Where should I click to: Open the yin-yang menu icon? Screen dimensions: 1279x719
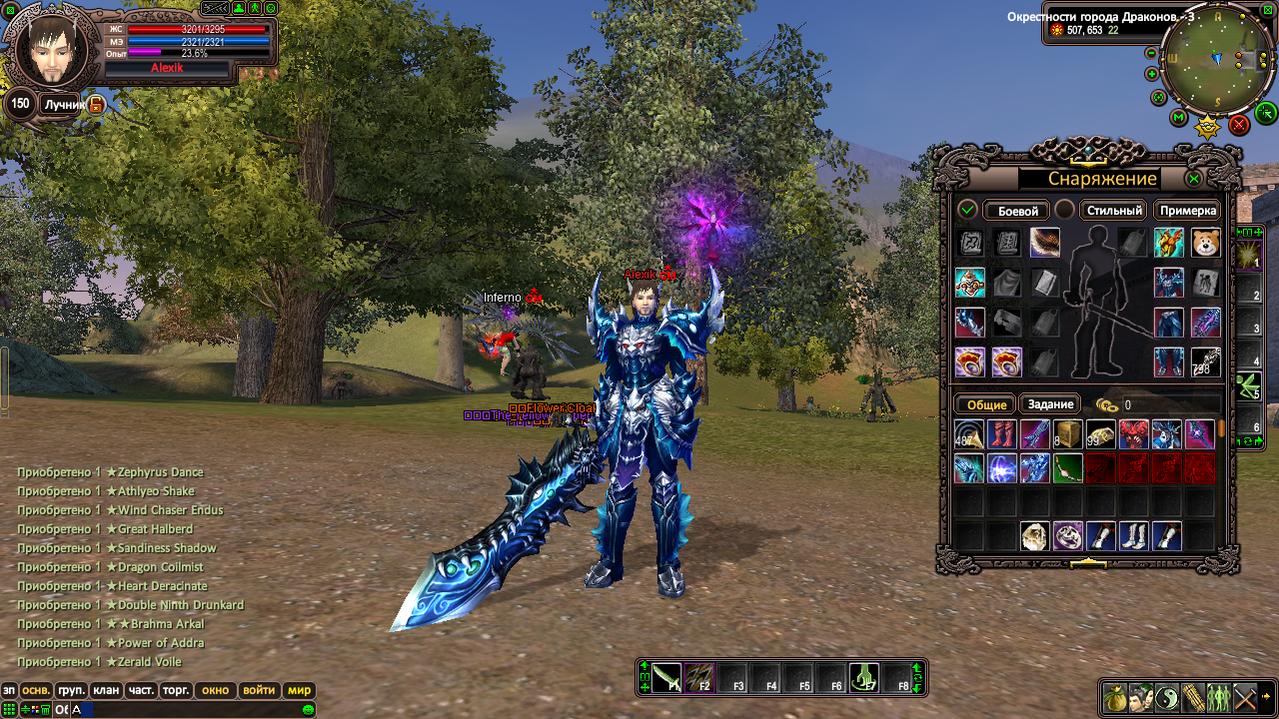1166,696
